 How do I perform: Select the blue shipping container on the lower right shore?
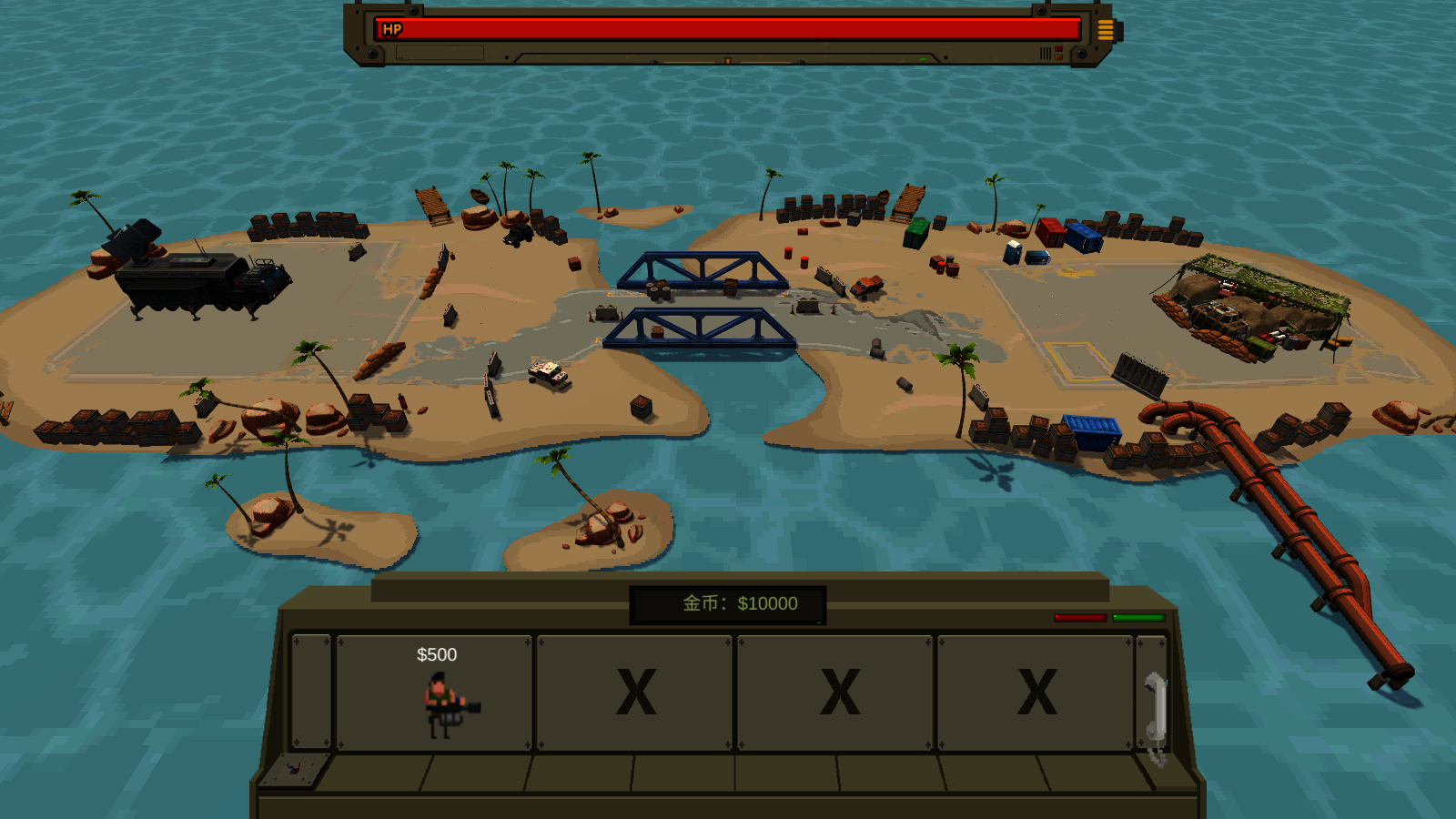pos(1092,435)
